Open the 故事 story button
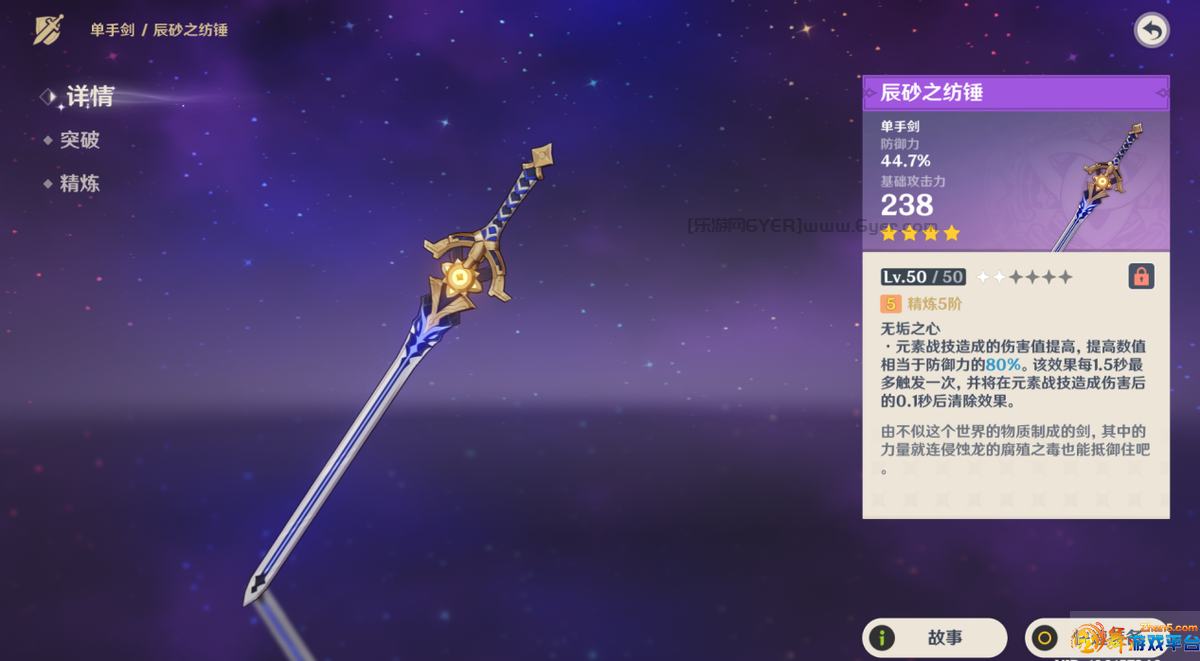 934,637
